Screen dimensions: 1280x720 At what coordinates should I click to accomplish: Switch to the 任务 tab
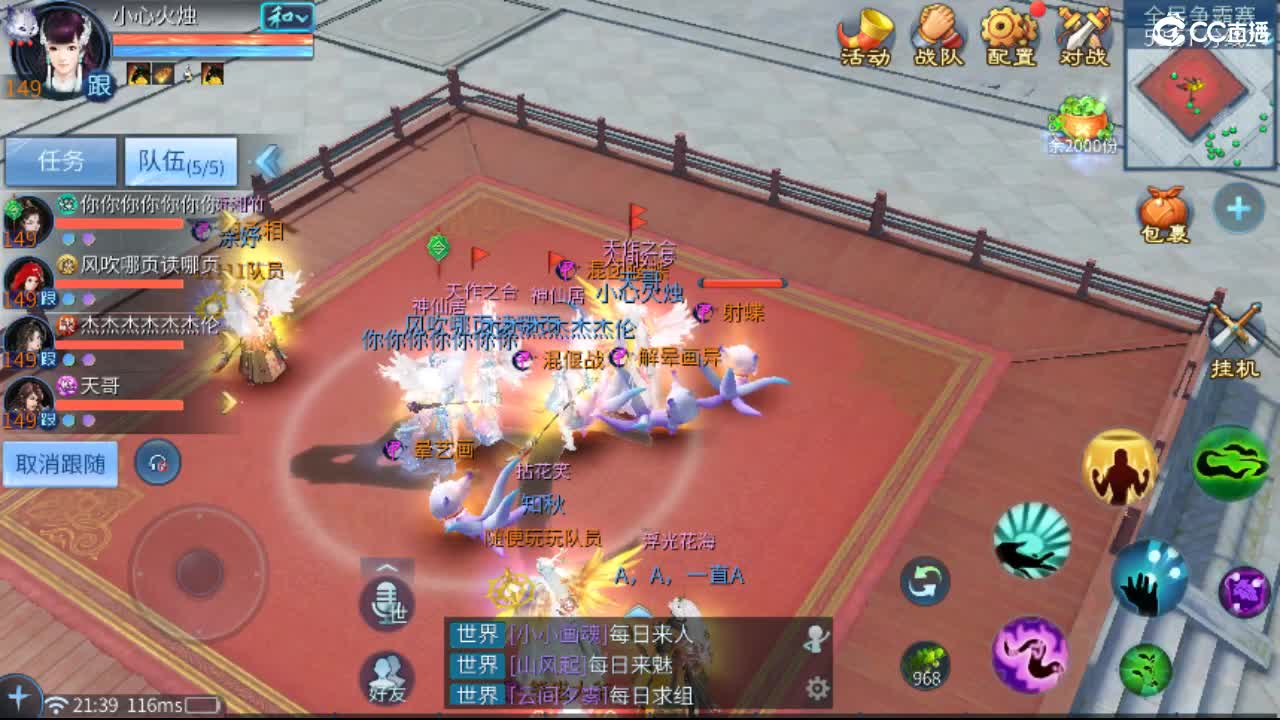click(60, 161)
